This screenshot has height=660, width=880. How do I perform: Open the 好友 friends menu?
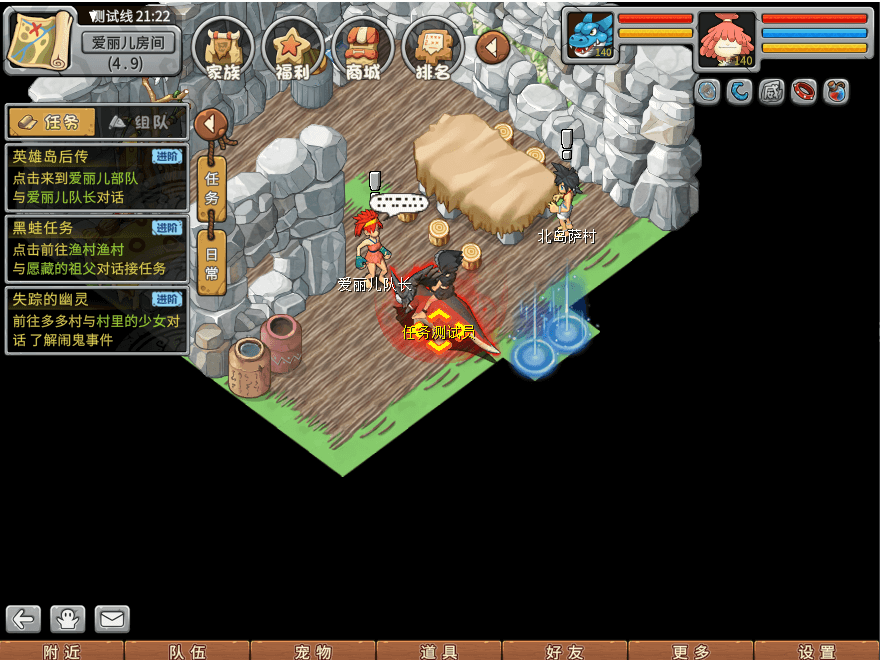[x=565, y=651]
